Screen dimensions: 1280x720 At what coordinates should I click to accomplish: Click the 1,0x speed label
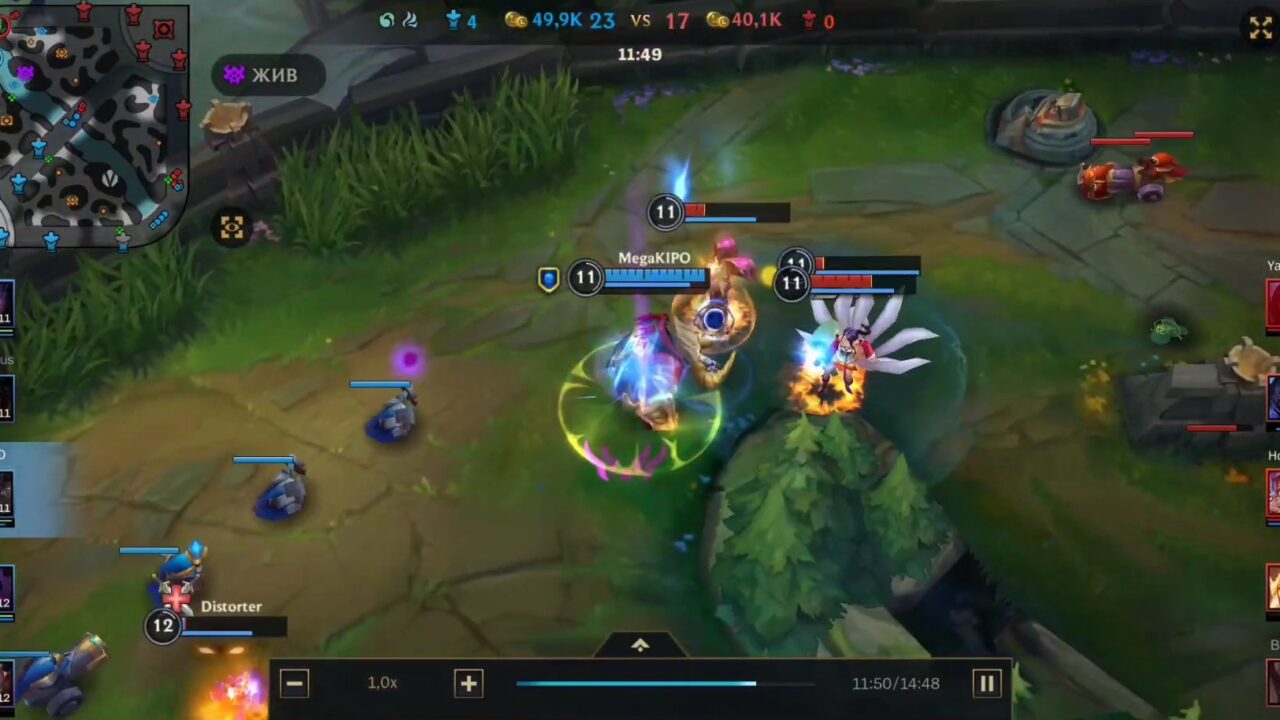(x=382, y=683)
